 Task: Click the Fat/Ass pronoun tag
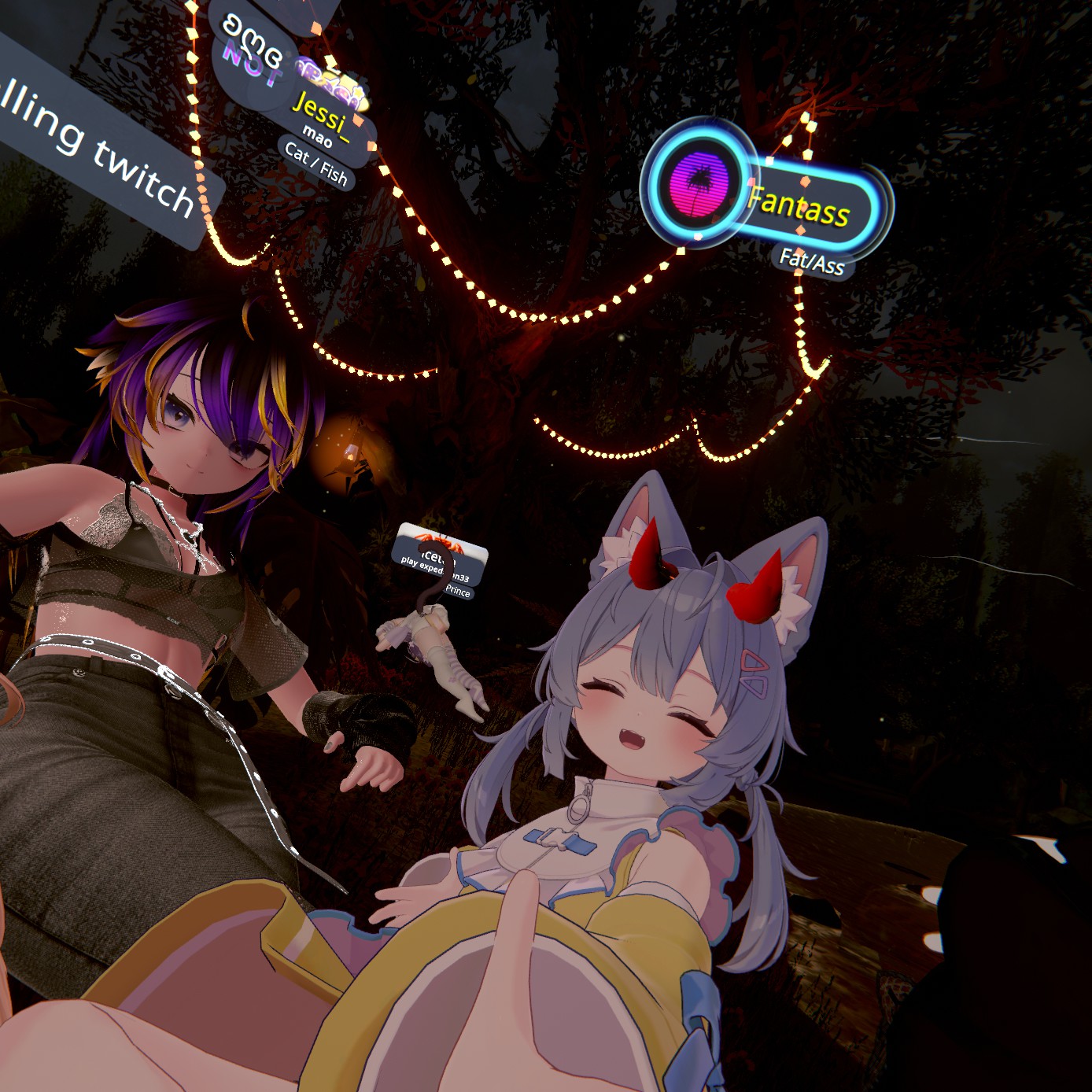tap(812, 261)
